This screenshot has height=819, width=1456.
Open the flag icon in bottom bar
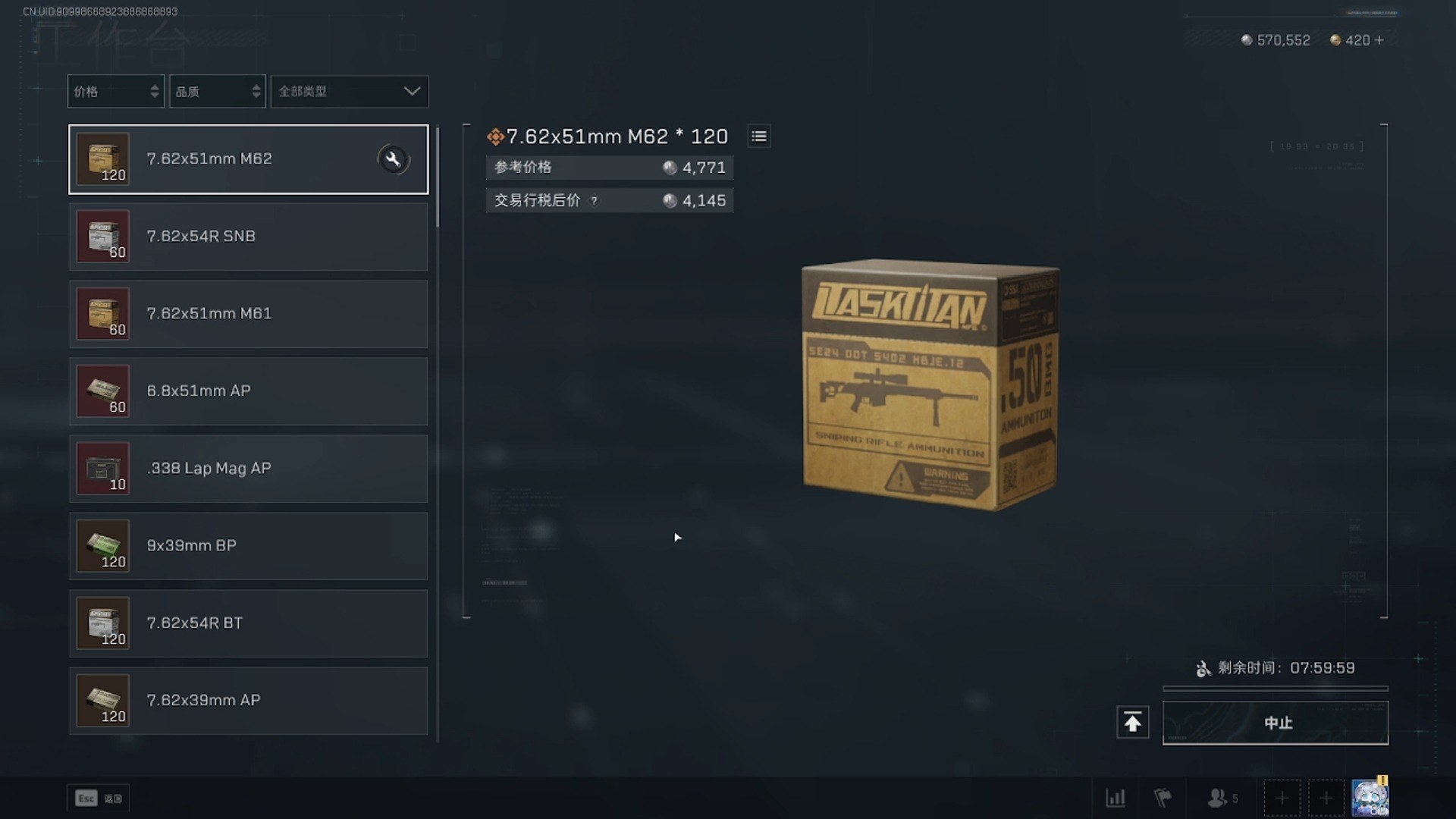[1163, 798]
